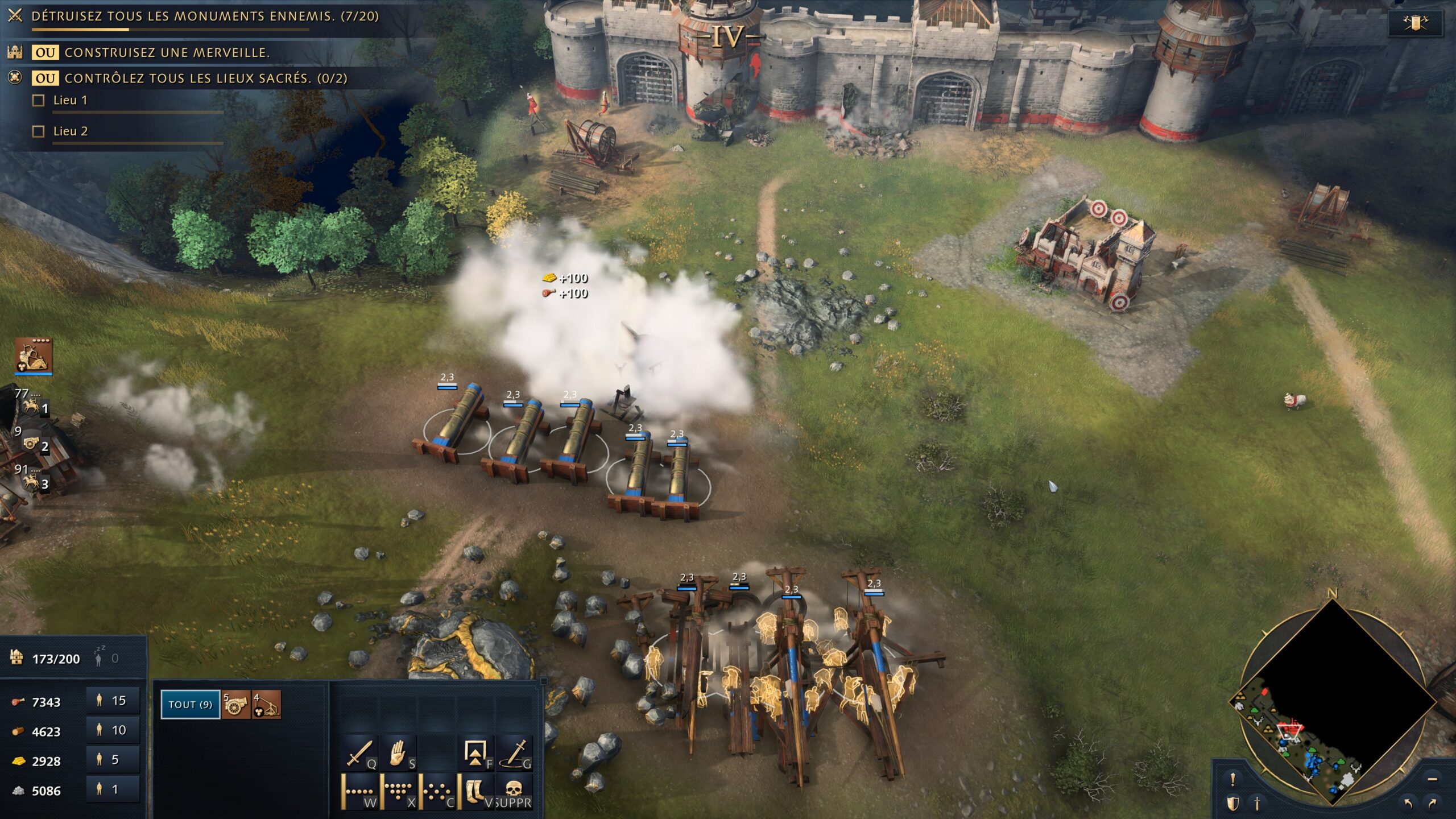The width and height of the screenshot is (1456, 819).
Task: Click the gold ingots resource icon
Action: click(x=19, y=761)
